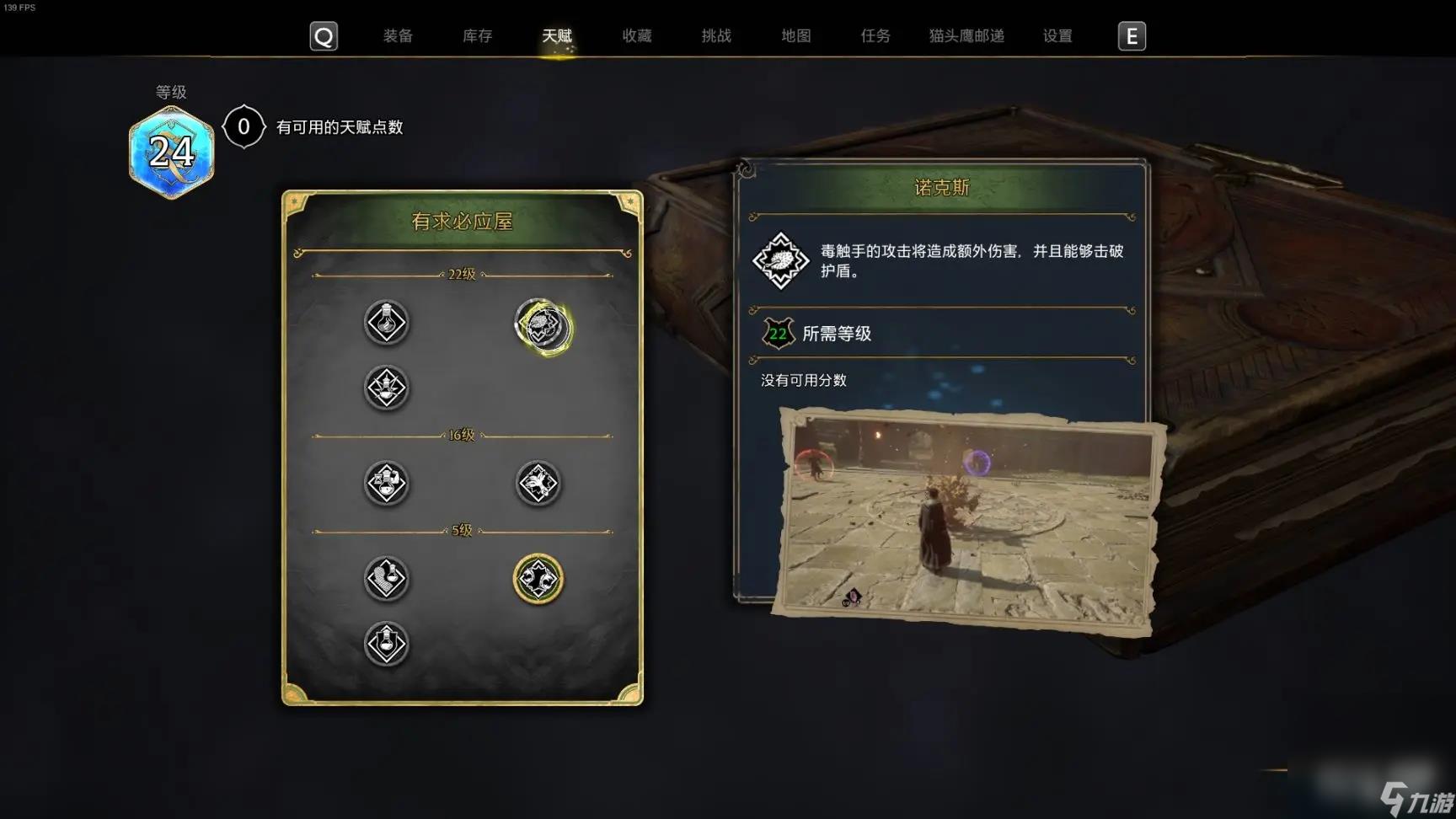Toggle the level 22 required badge in tooltip
Screen dimensions: 1456x819
point(779,333)
